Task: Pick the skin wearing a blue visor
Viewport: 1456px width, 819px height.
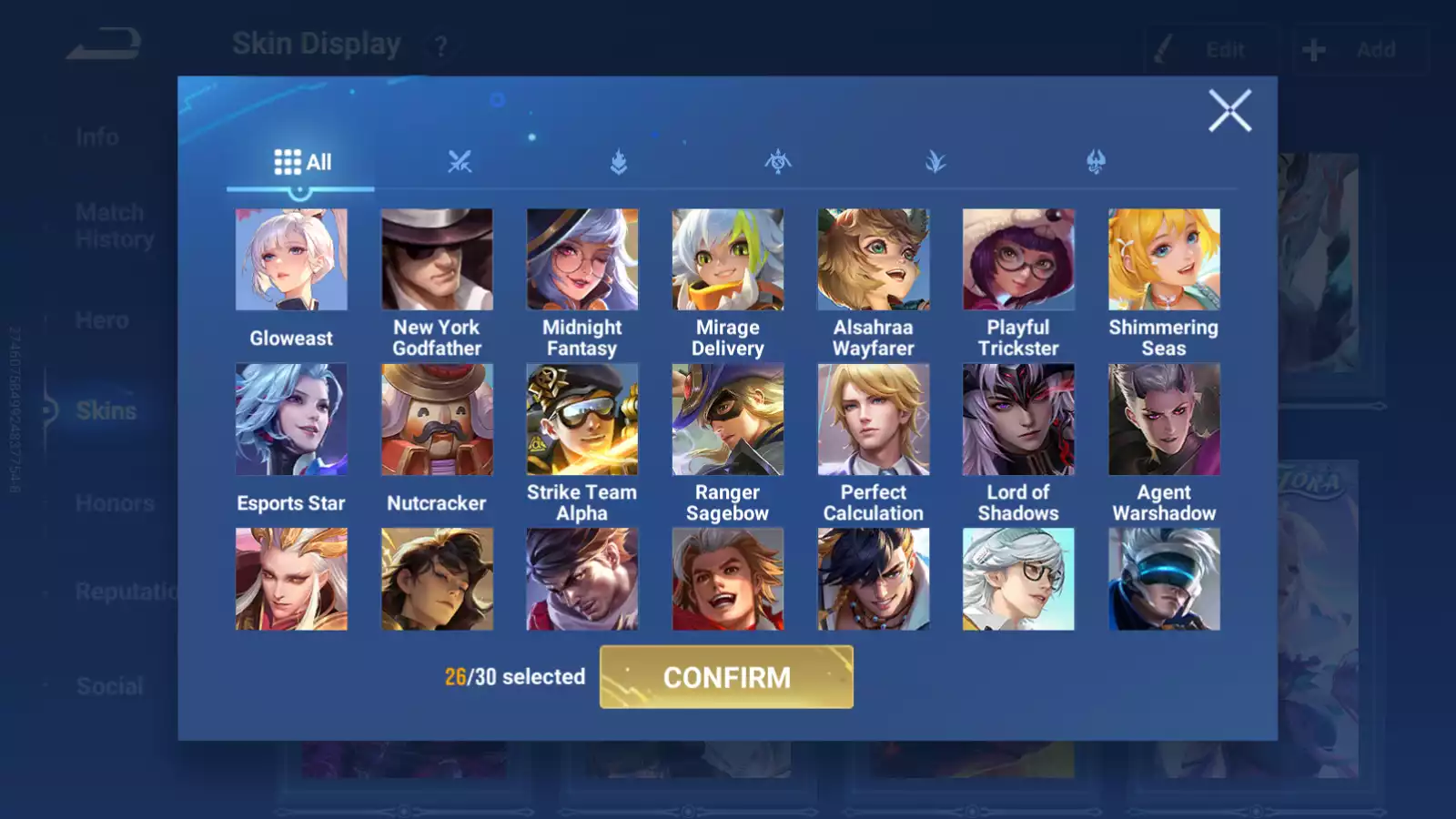Action: point(1164,580)
